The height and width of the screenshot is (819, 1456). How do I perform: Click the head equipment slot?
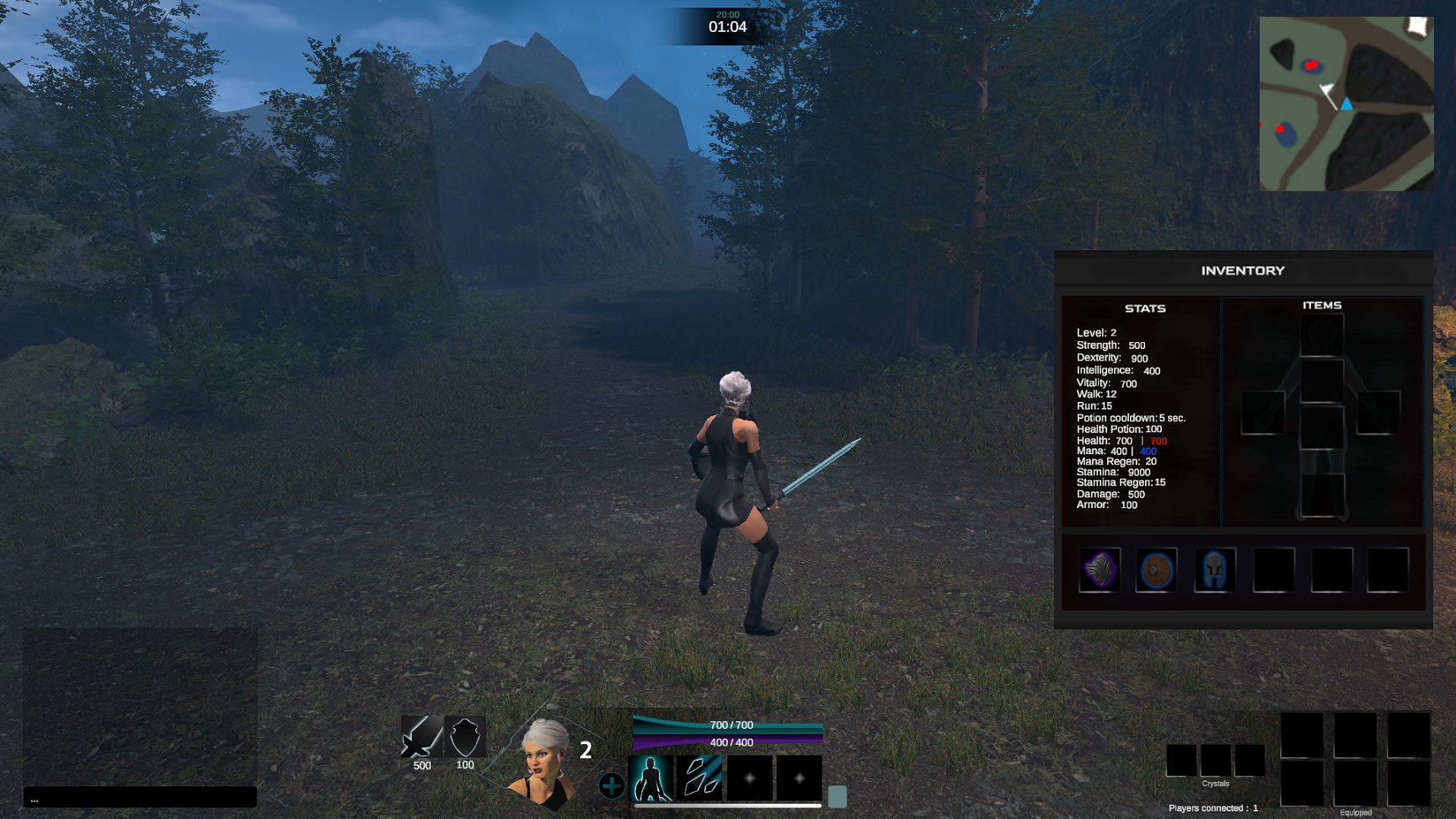pos(1321,335)
